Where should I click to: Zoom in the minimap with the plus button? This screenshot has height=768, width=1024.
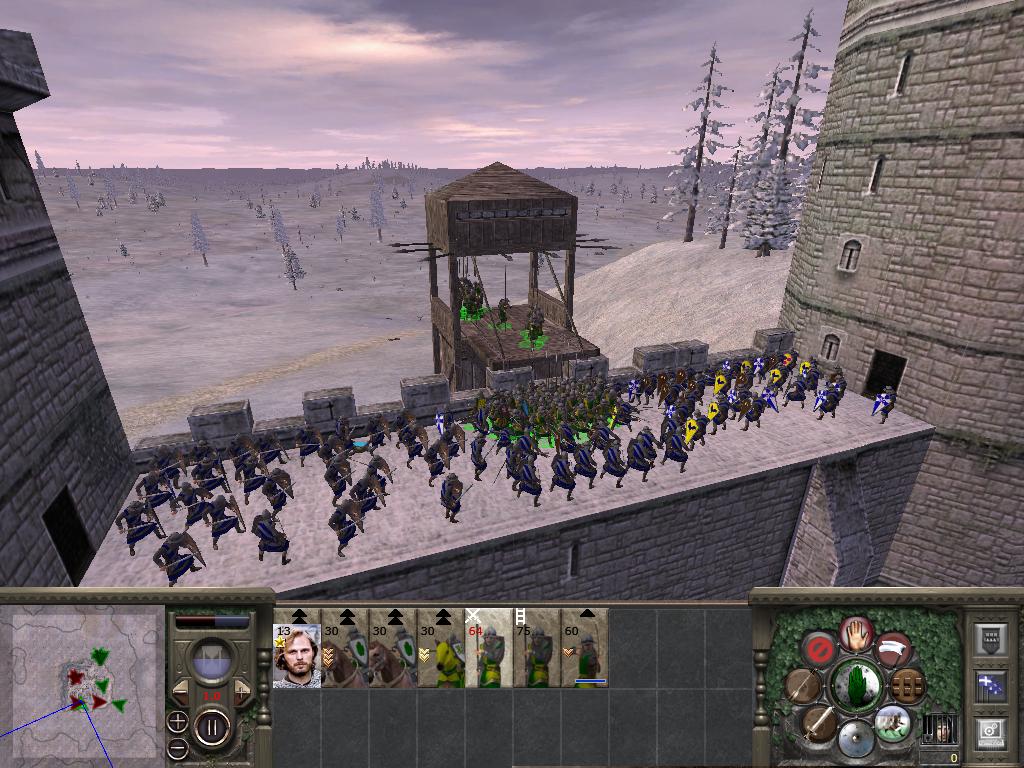click(177, 721)
